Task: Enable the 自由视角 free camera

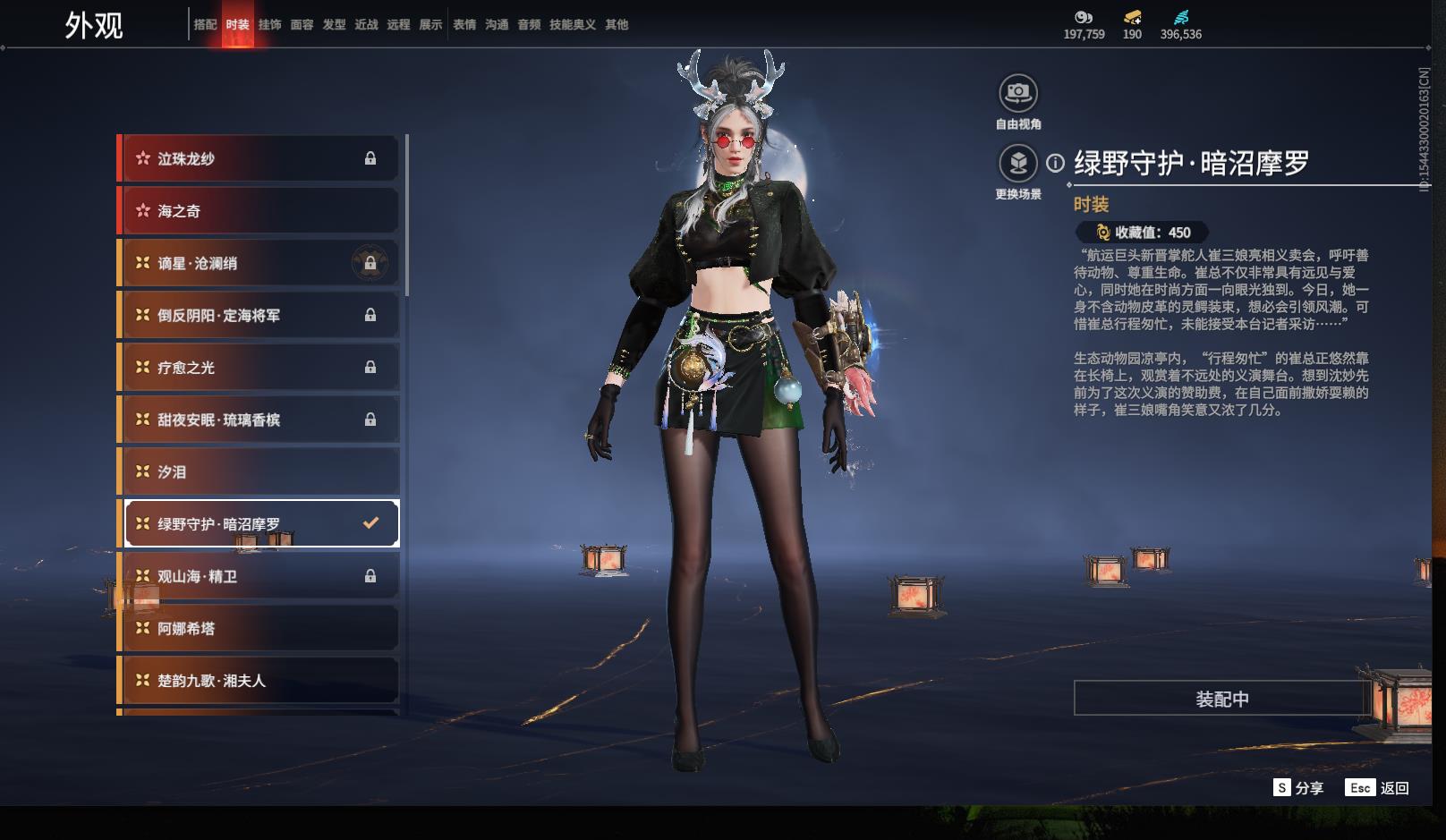Action: (1018, 93)
